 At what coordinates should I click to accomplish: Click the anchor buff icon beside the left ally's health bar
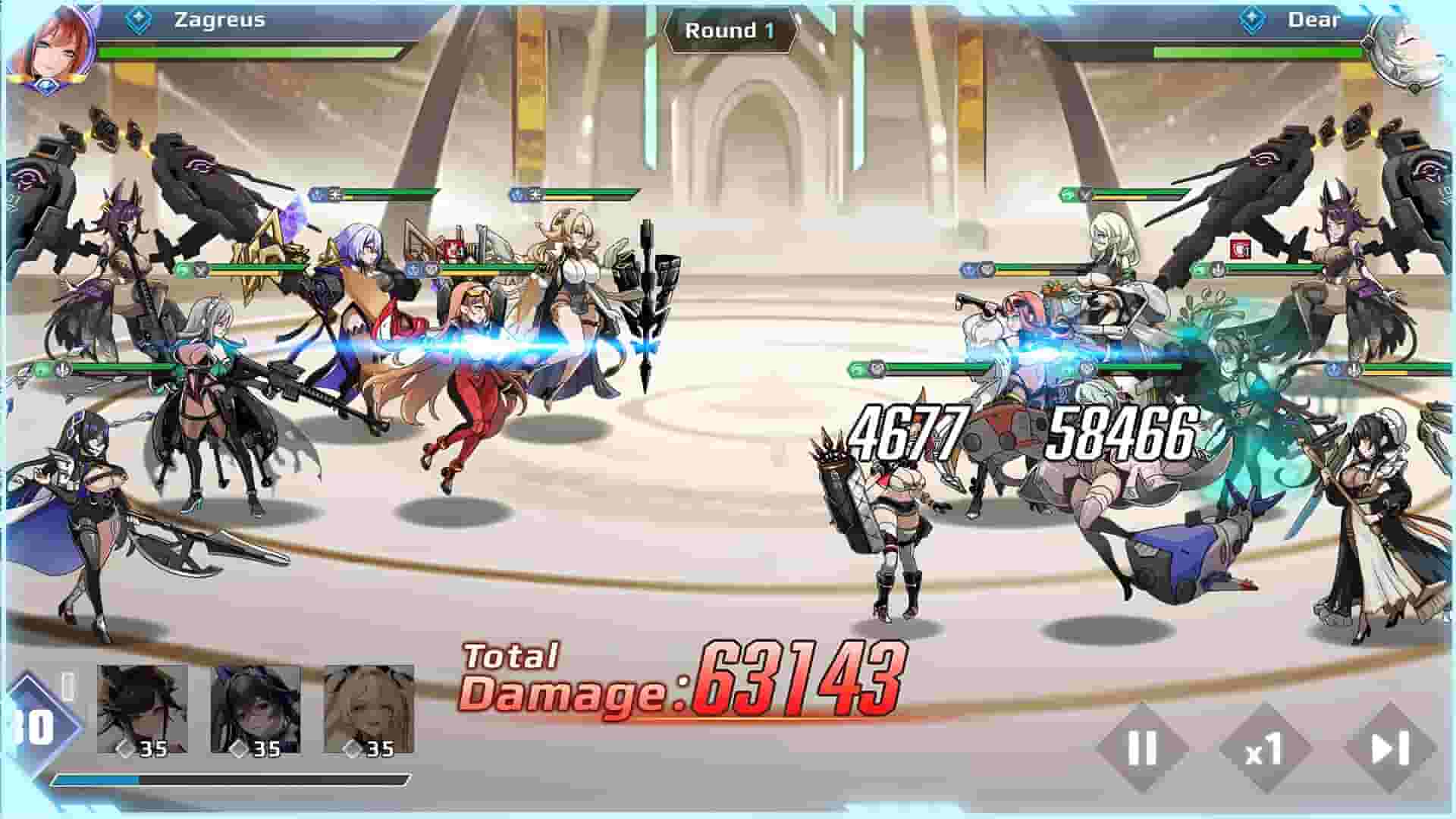(61, 369)
